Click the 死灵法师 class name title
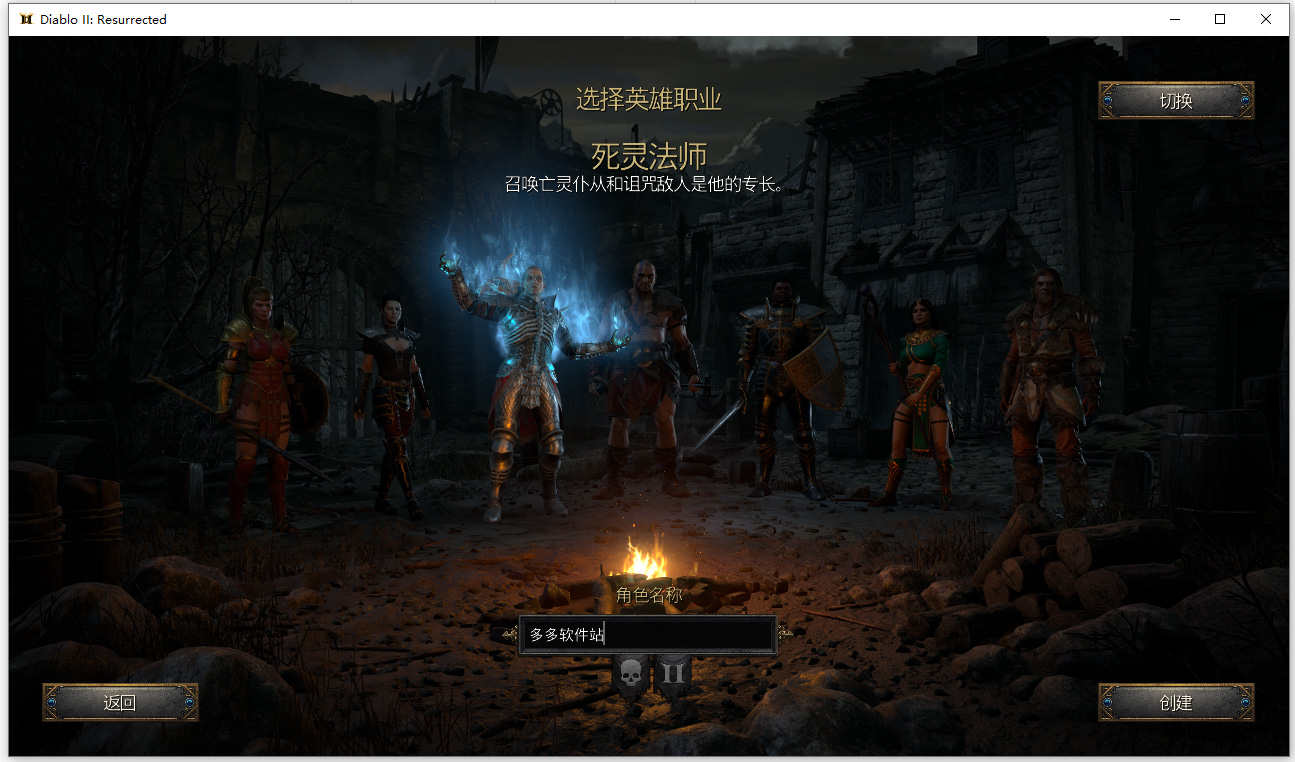The image size is (1295, 762). pos(649,156)
